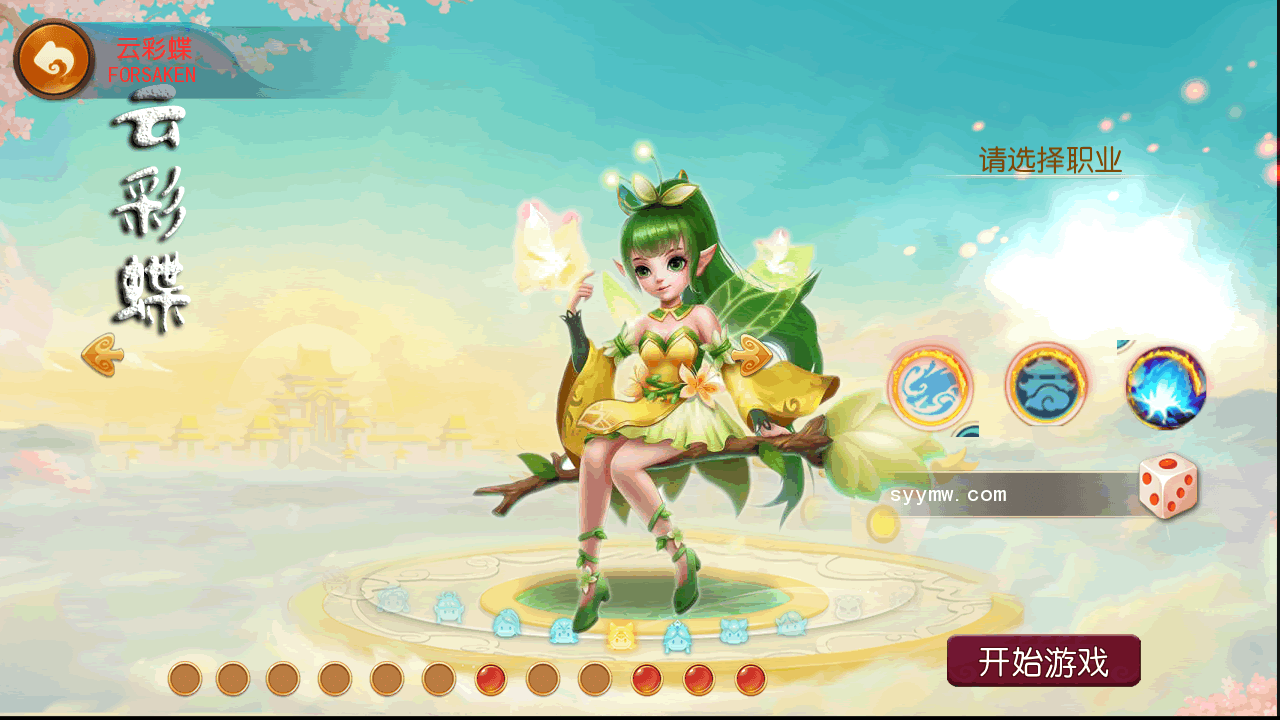Choose the blue cloud class icon

[1046, 385]
